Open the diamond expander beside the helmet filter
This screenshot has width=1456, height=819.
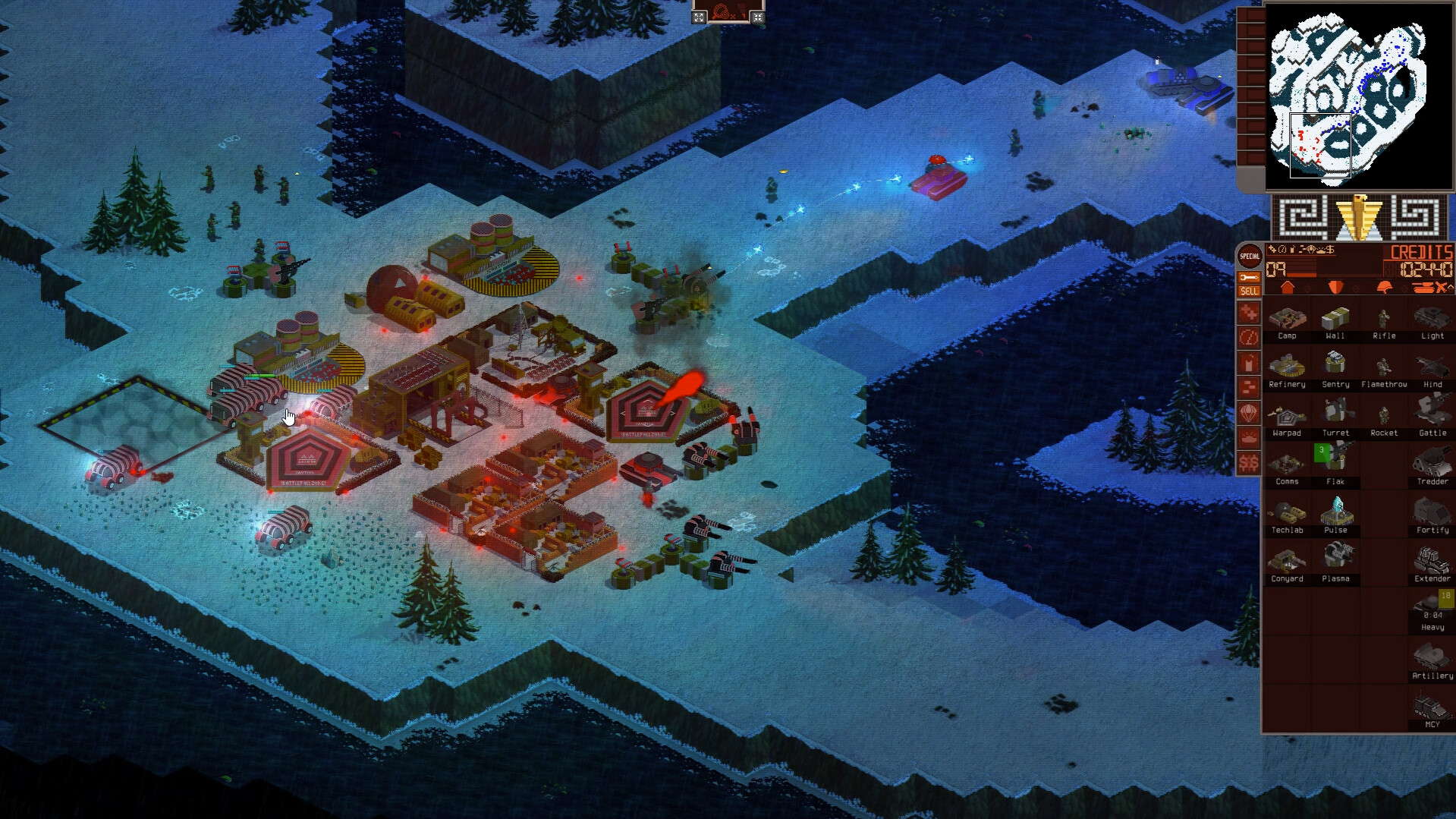click(x=1404, y=288)
